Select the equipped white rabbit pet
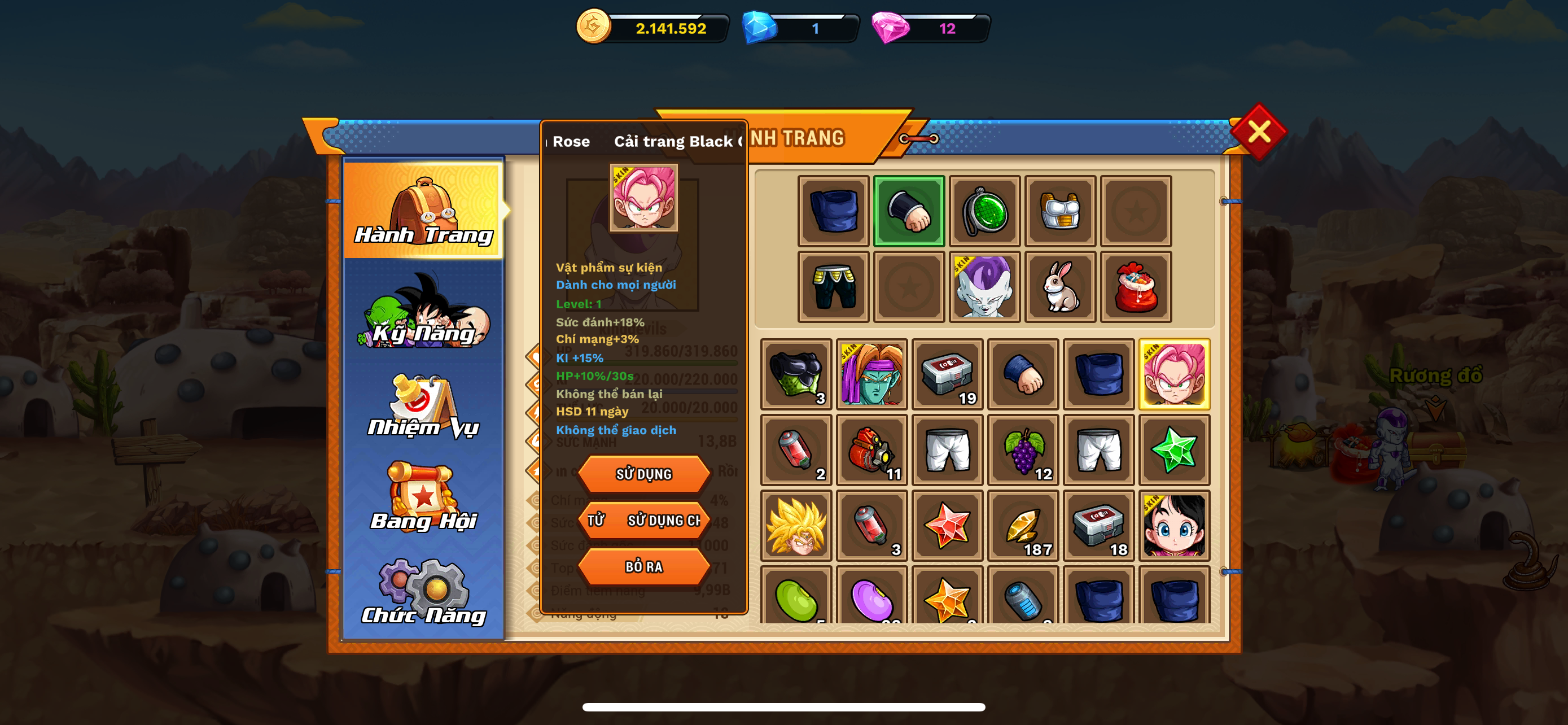 (1060, 287)
